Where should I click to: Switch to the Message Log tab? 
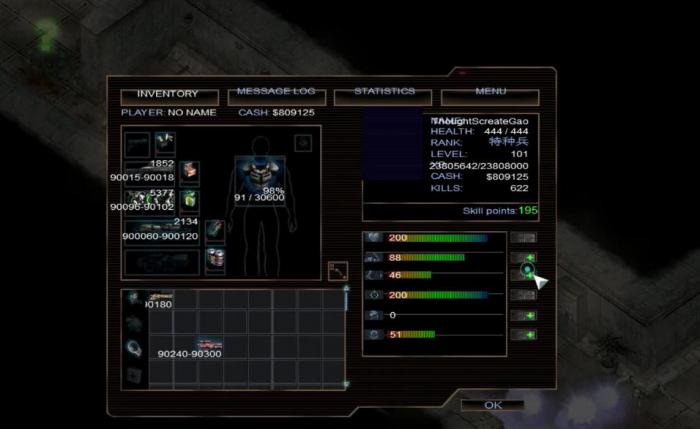(278, 95)
